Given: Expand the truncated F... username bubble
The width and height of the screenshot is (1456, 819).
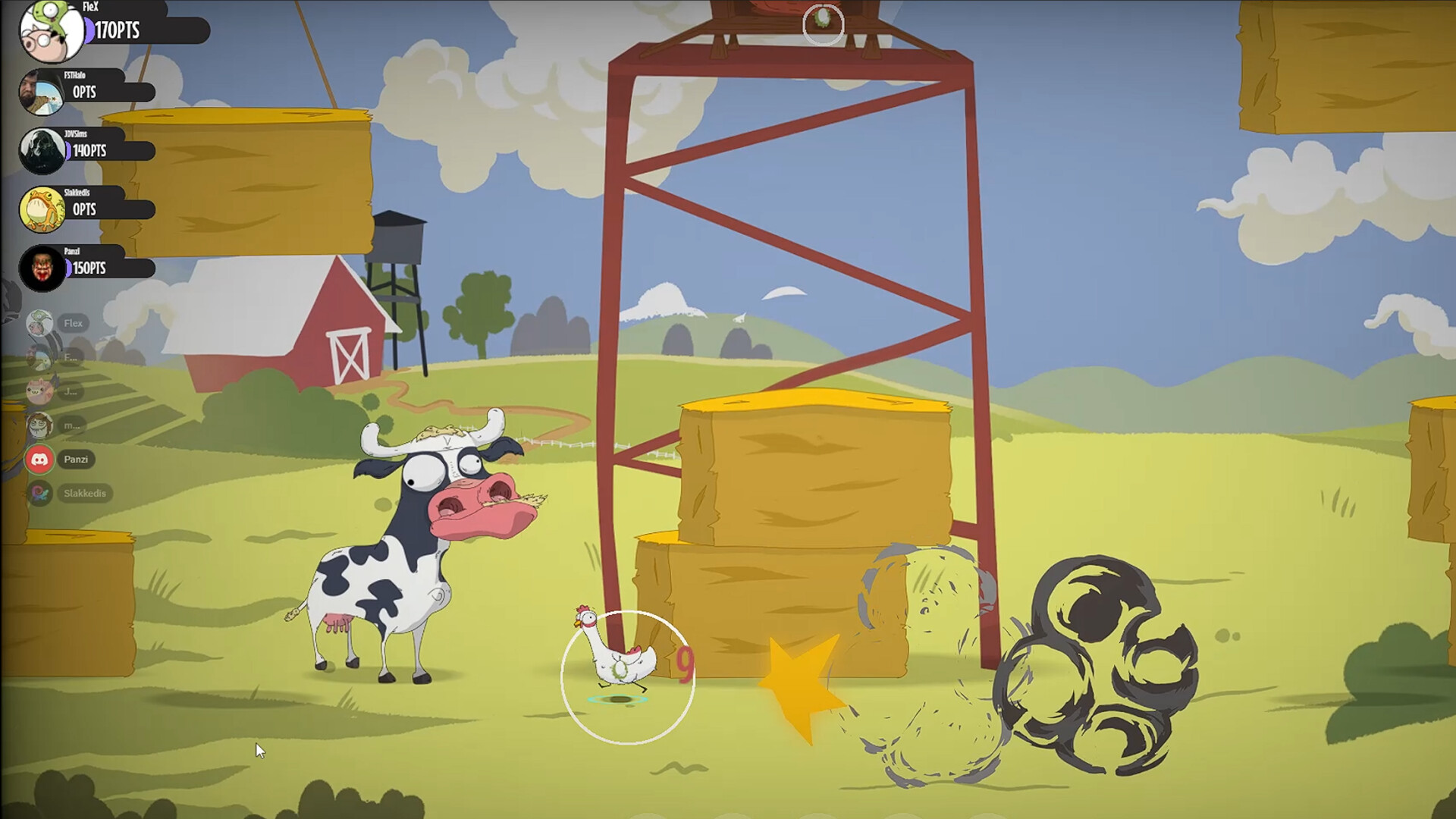Looking at the screenshot, I should 72,356.
